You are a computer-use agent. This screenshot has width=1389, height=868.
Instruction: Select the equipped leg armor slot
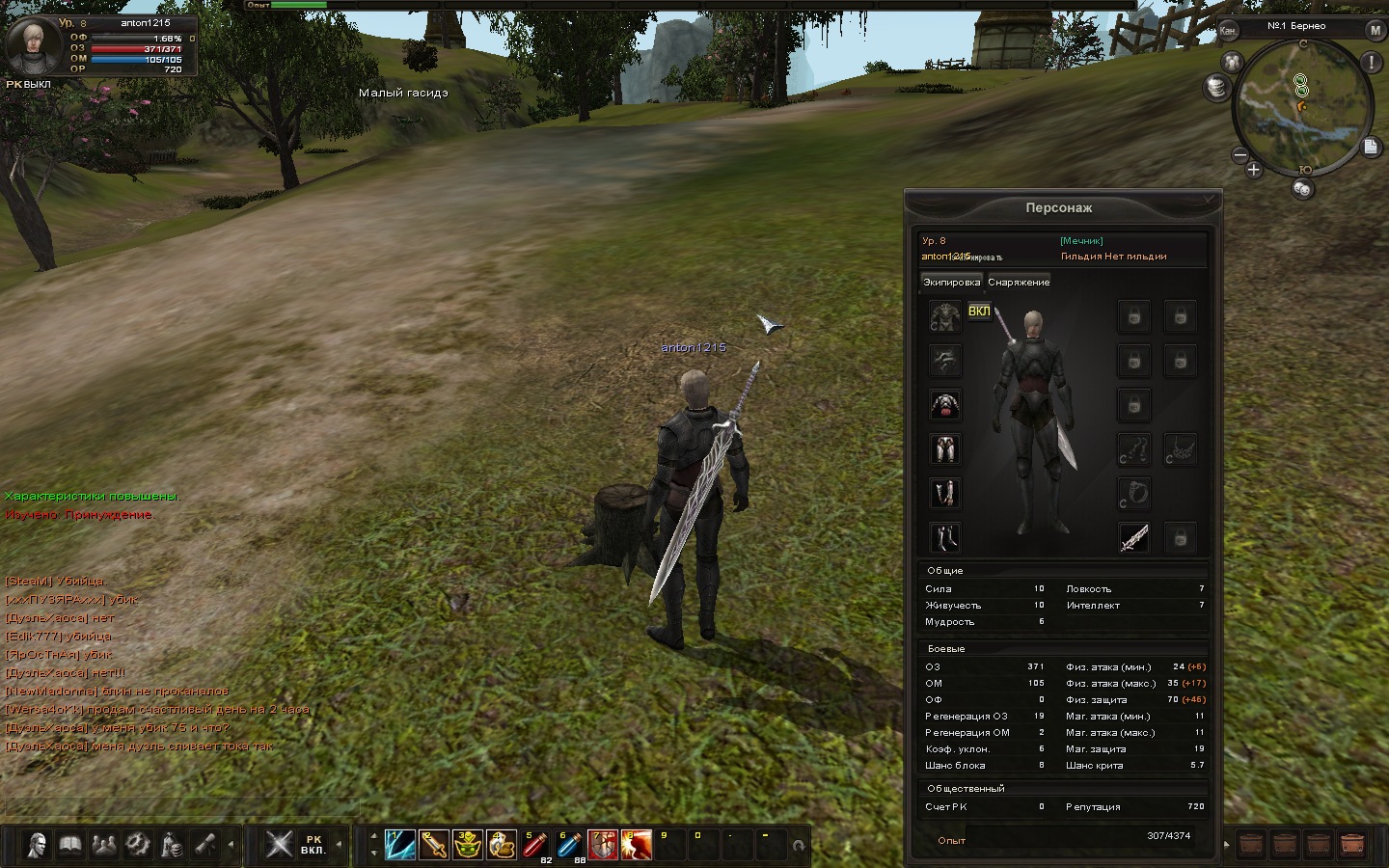(945, 449)
